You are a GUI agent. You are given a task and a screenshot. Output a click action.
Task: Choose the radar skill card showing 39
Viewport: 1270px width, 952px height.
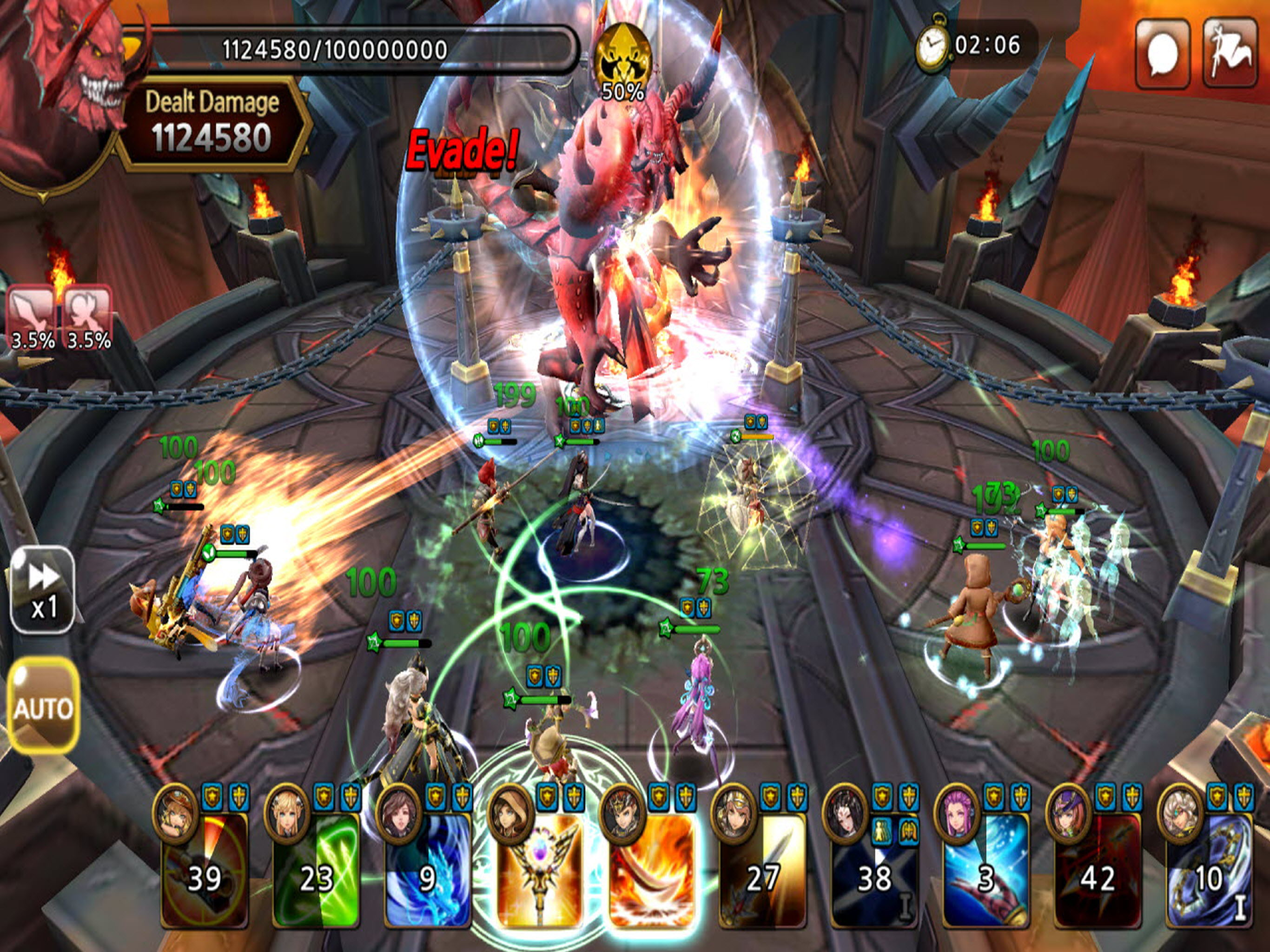point(205,870)
